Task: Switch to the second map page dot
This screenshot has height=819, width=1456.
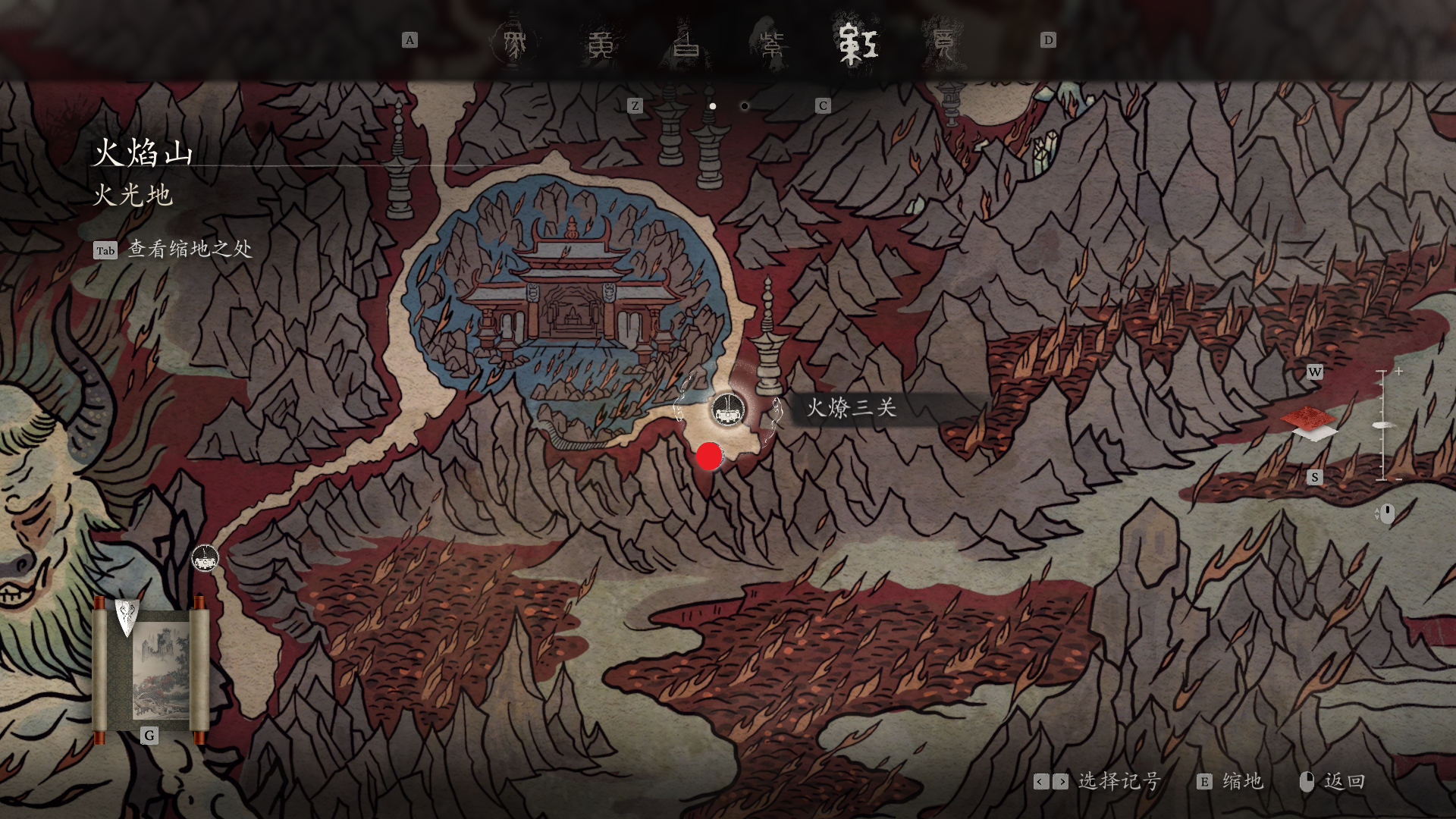Action: [x=745, y=106]
